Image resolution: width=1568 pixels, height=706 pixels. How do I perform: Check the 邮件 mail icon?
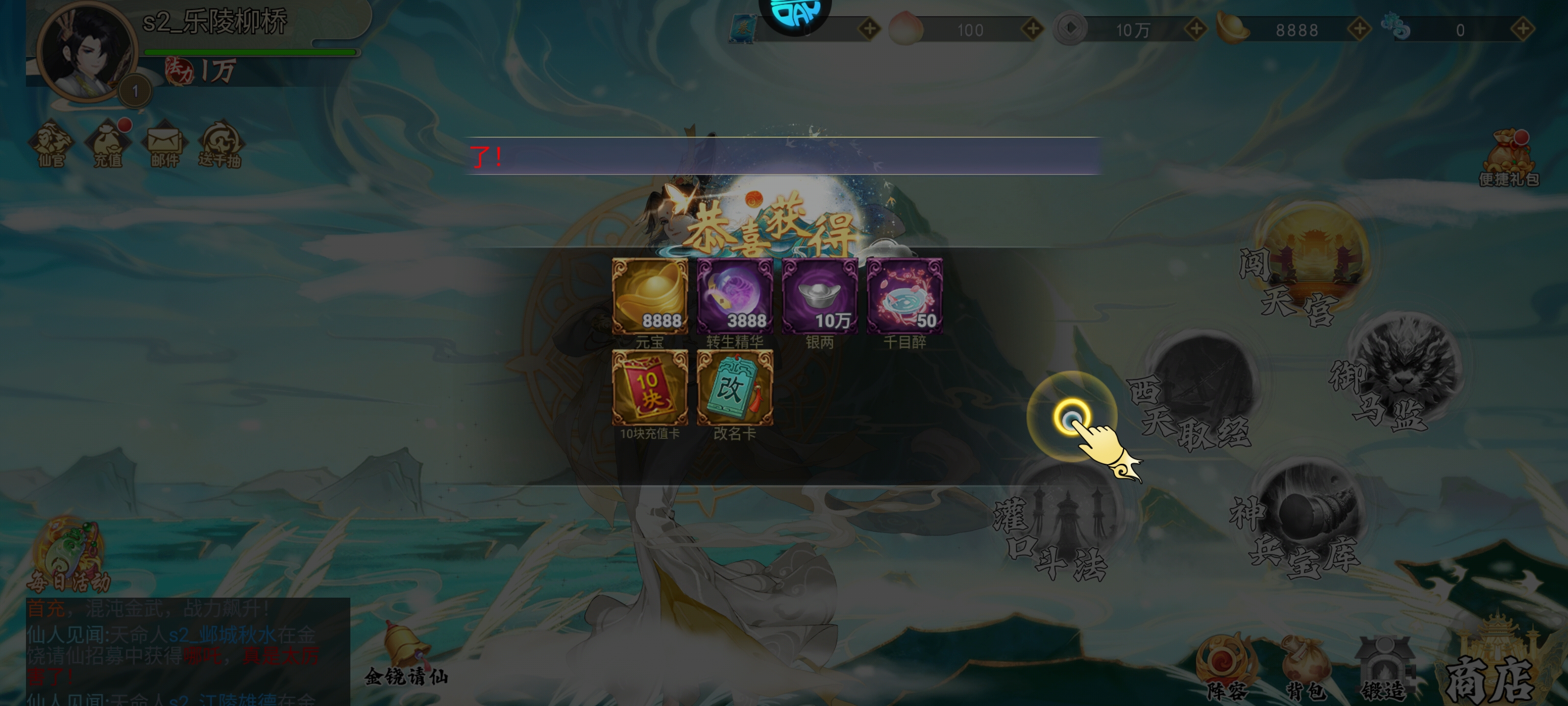click(x=164, y=144)
